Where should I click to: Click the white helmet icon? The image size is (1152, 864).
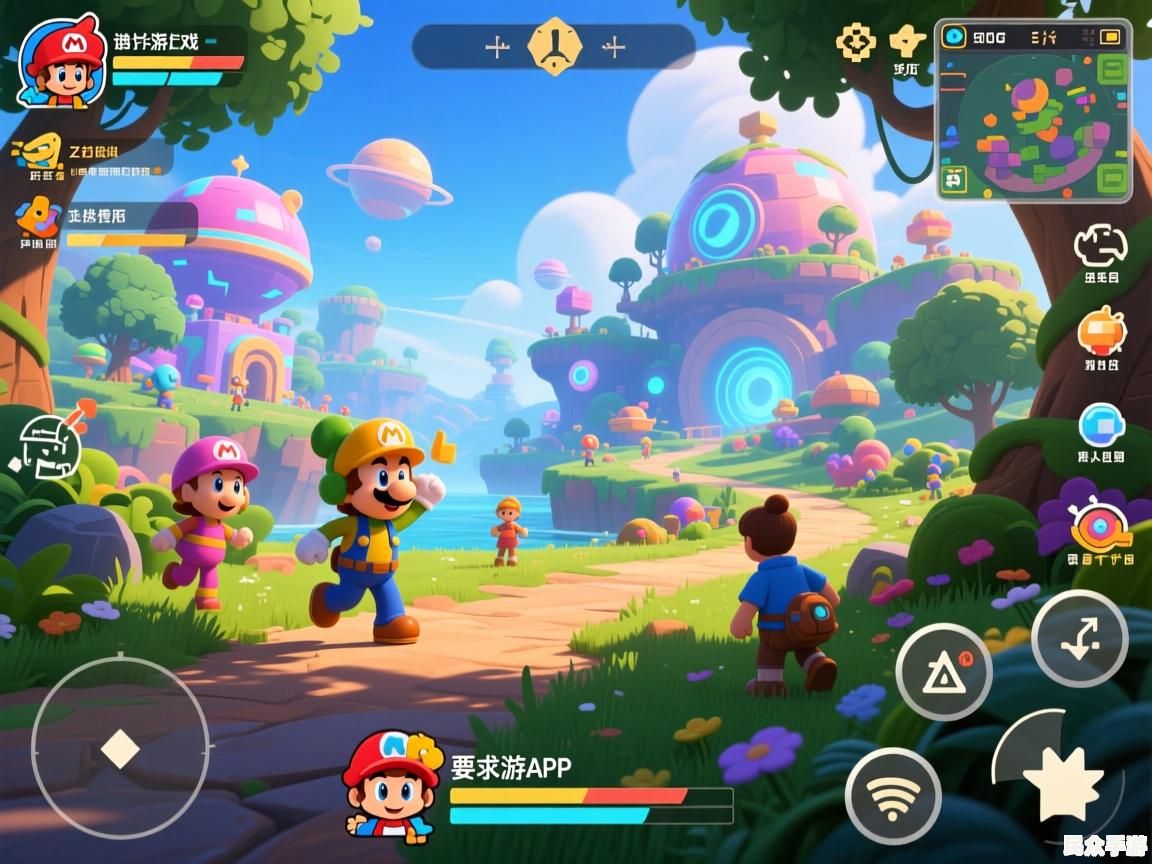pos(45,443)
